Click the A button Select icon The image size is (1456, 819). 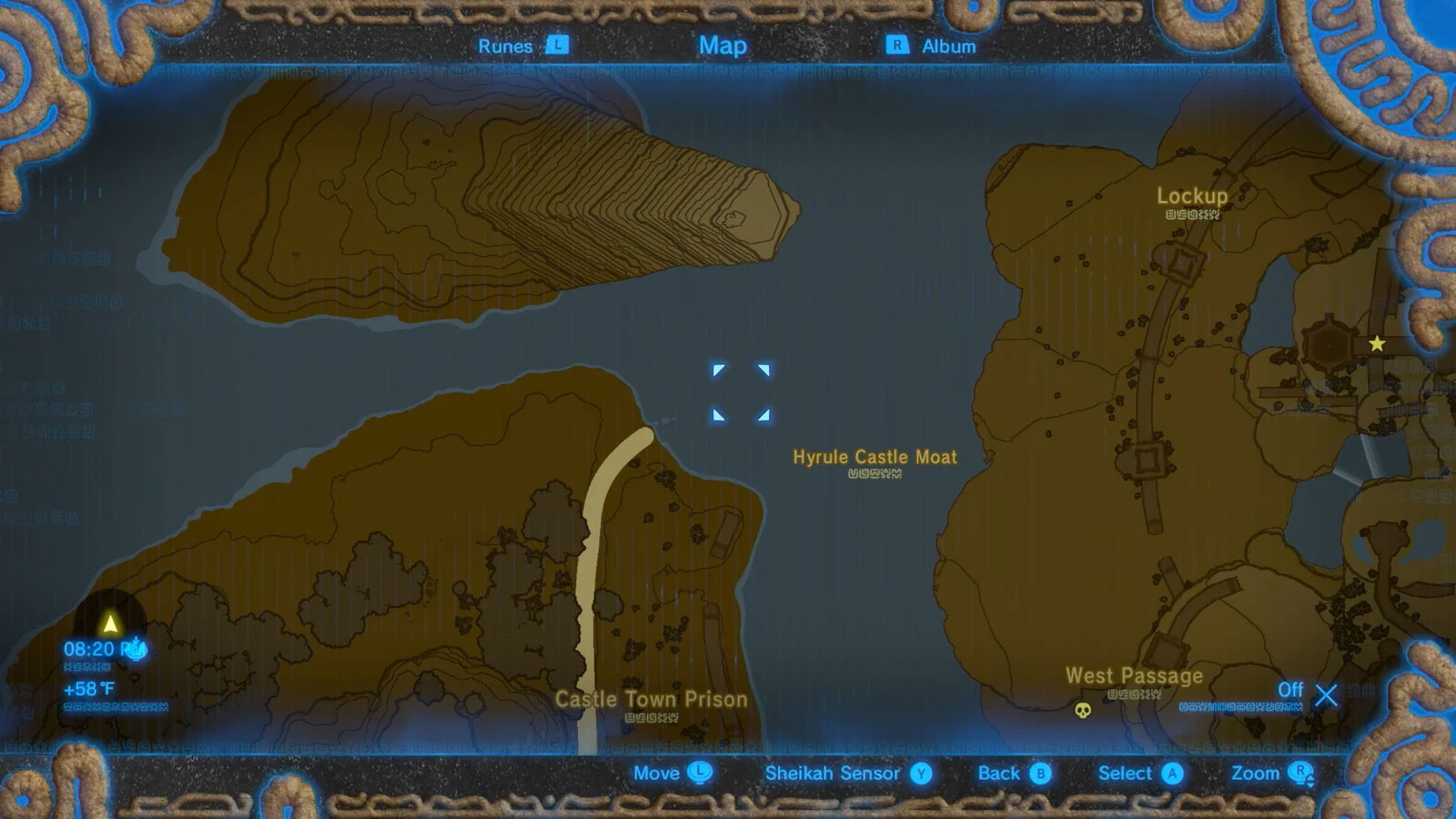click(1172, 773)
